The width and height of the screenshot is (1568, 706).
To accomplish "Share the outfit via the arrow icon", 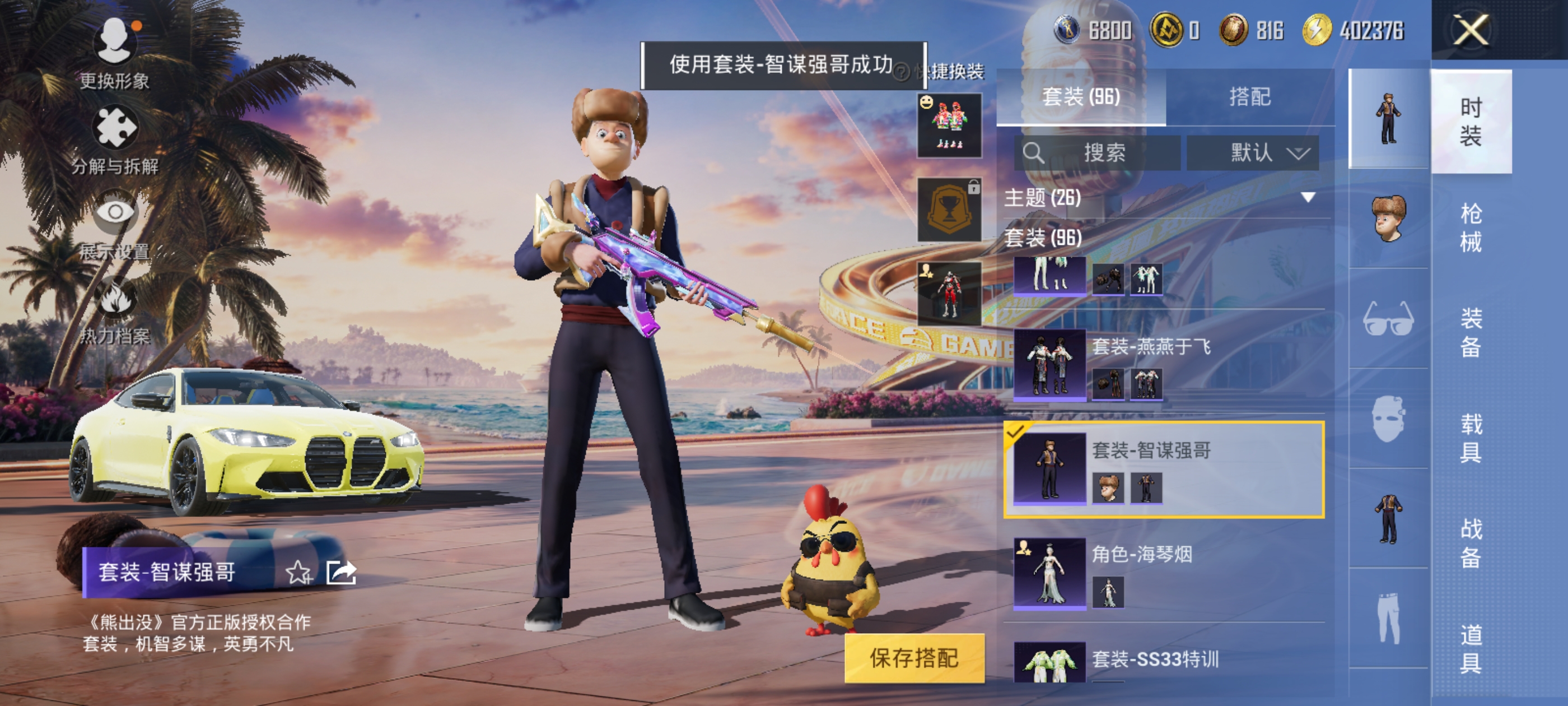I will click(x=341, y=573).
